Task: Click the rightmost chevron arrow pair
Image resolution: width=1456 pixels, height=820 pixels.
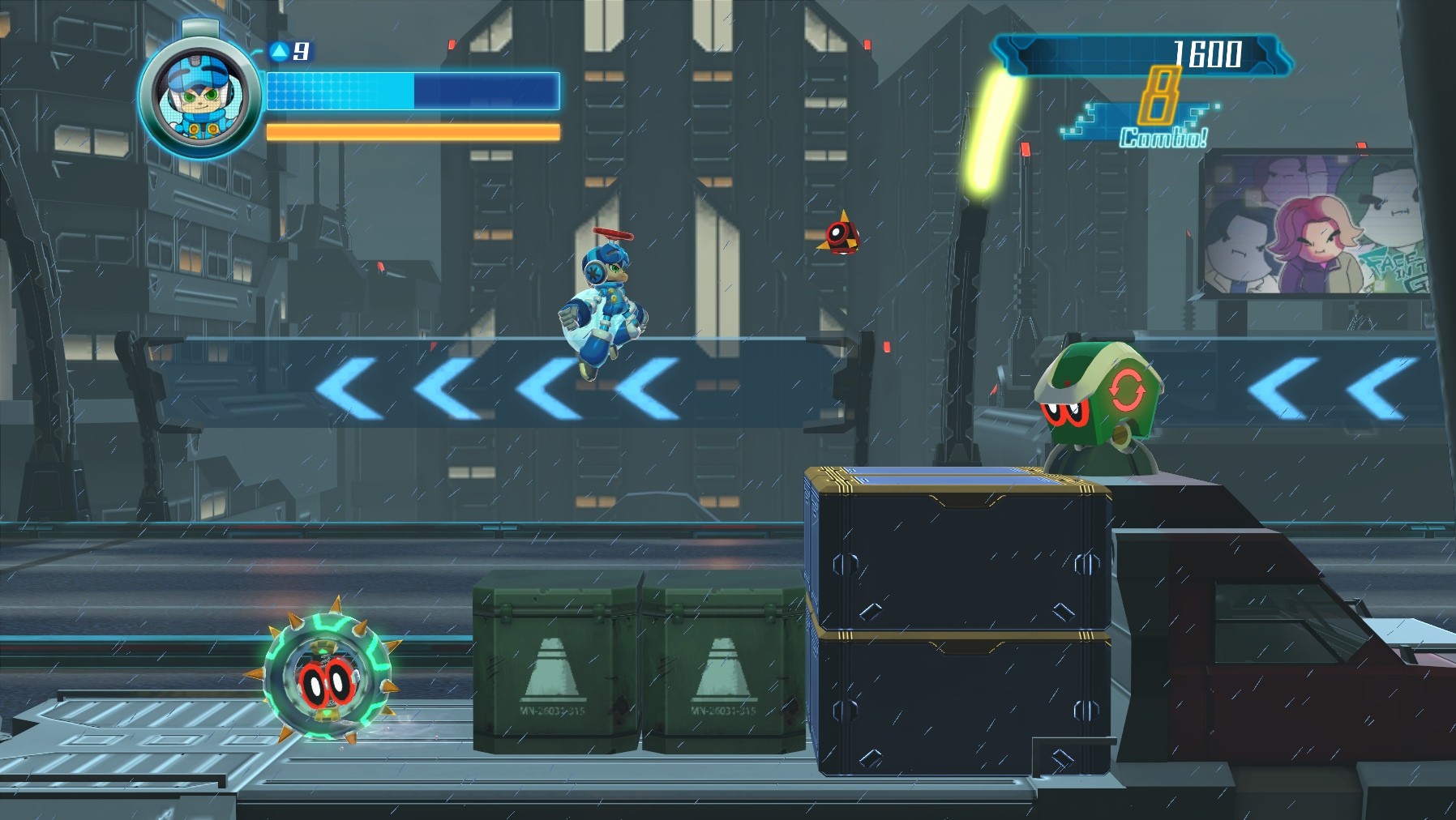Action: tap(1330, 389)
